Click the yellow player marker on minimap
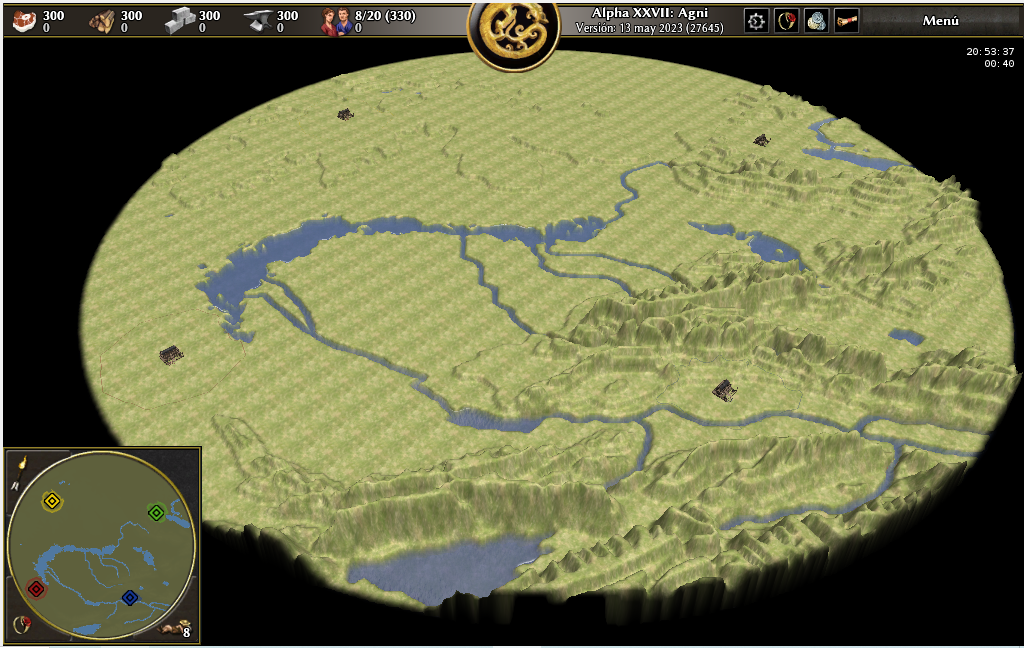The width and height of the screenshot is (1024, 648). [x=52, y=501]
